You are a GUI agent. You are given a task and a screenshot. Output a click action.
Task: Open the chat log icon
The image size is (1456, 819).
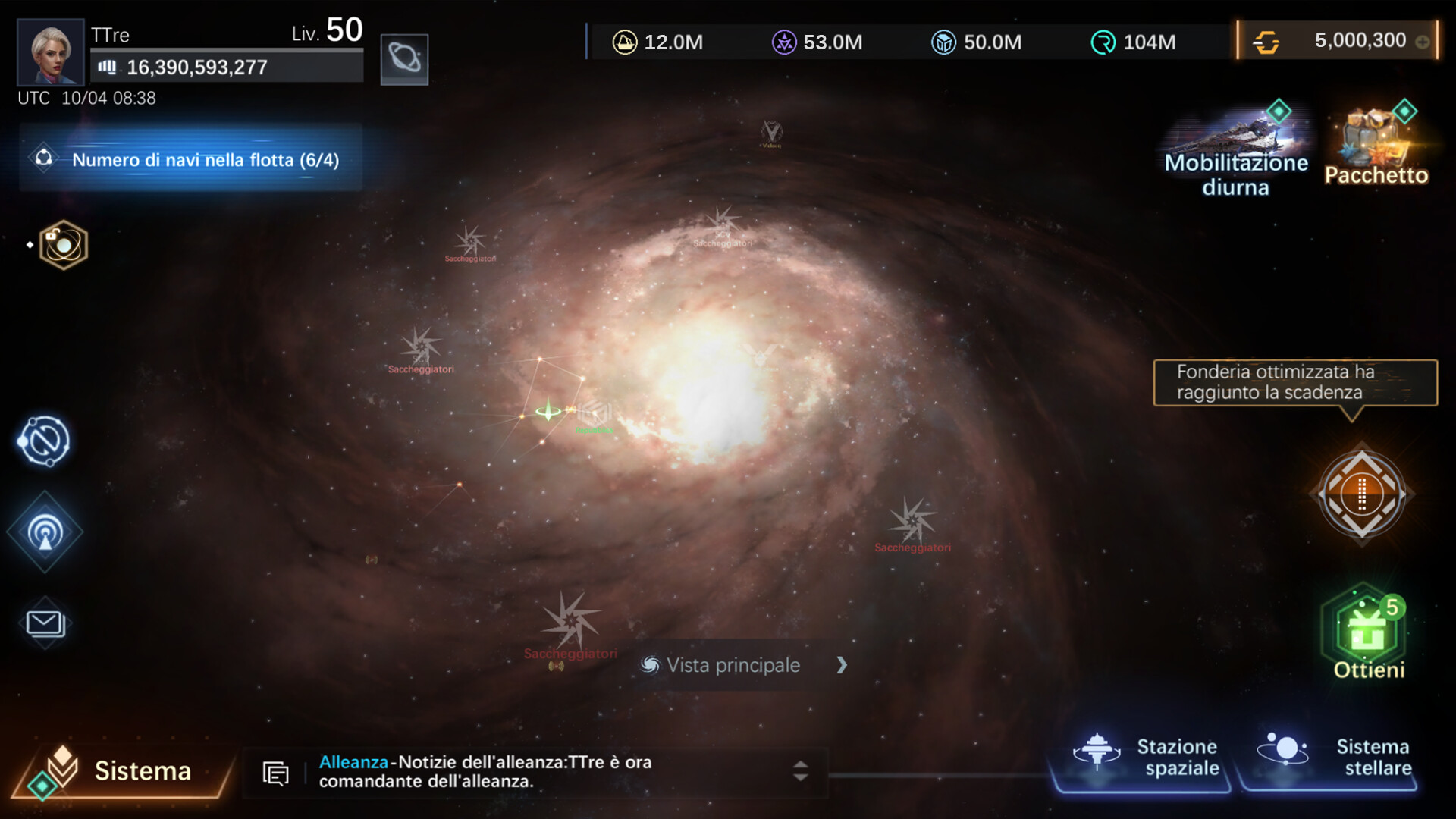(275, 773)
